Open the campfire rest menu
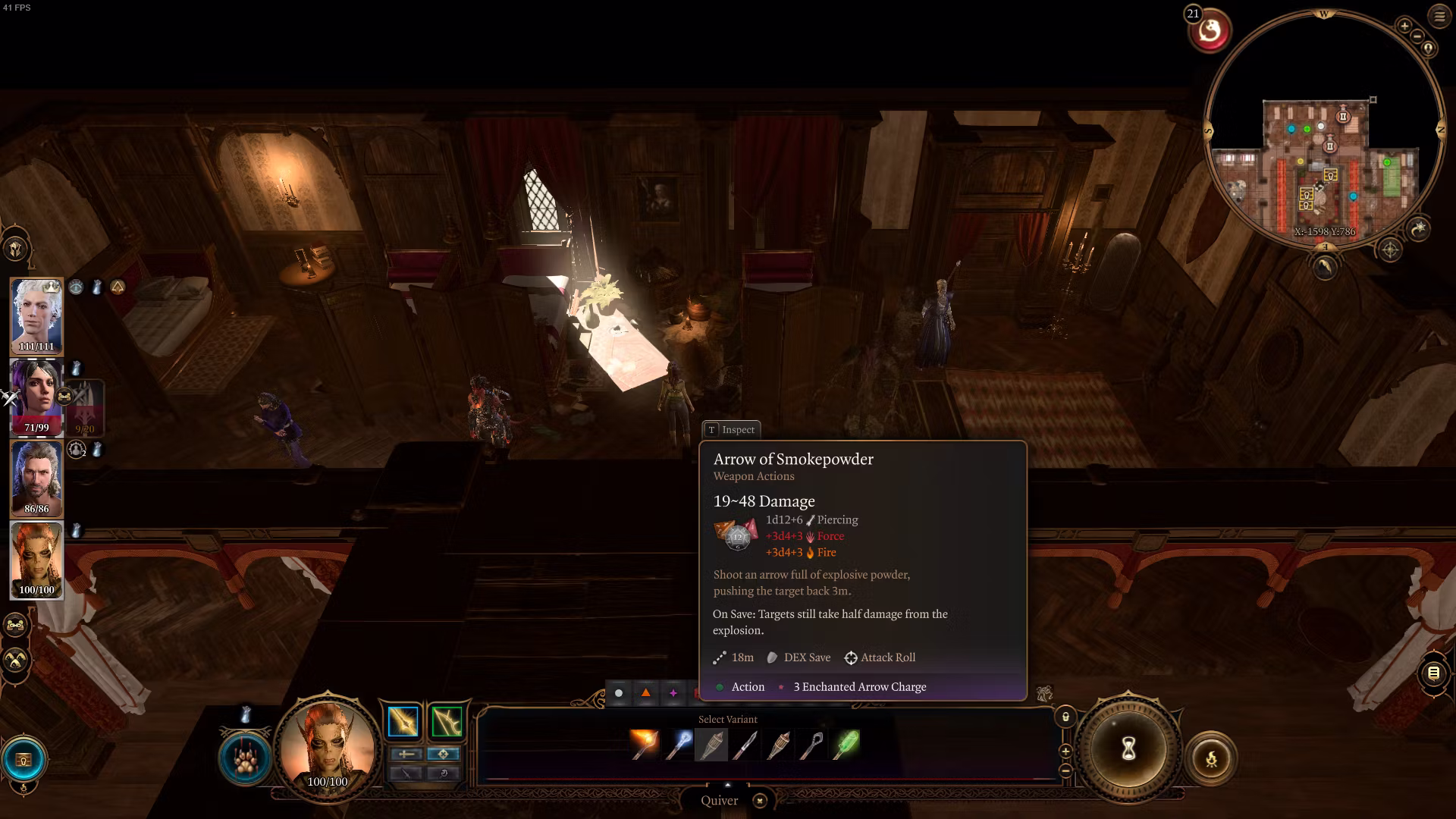This screenshot has height=819, width=1456. pyautogui.click(x=1211, y=758)
